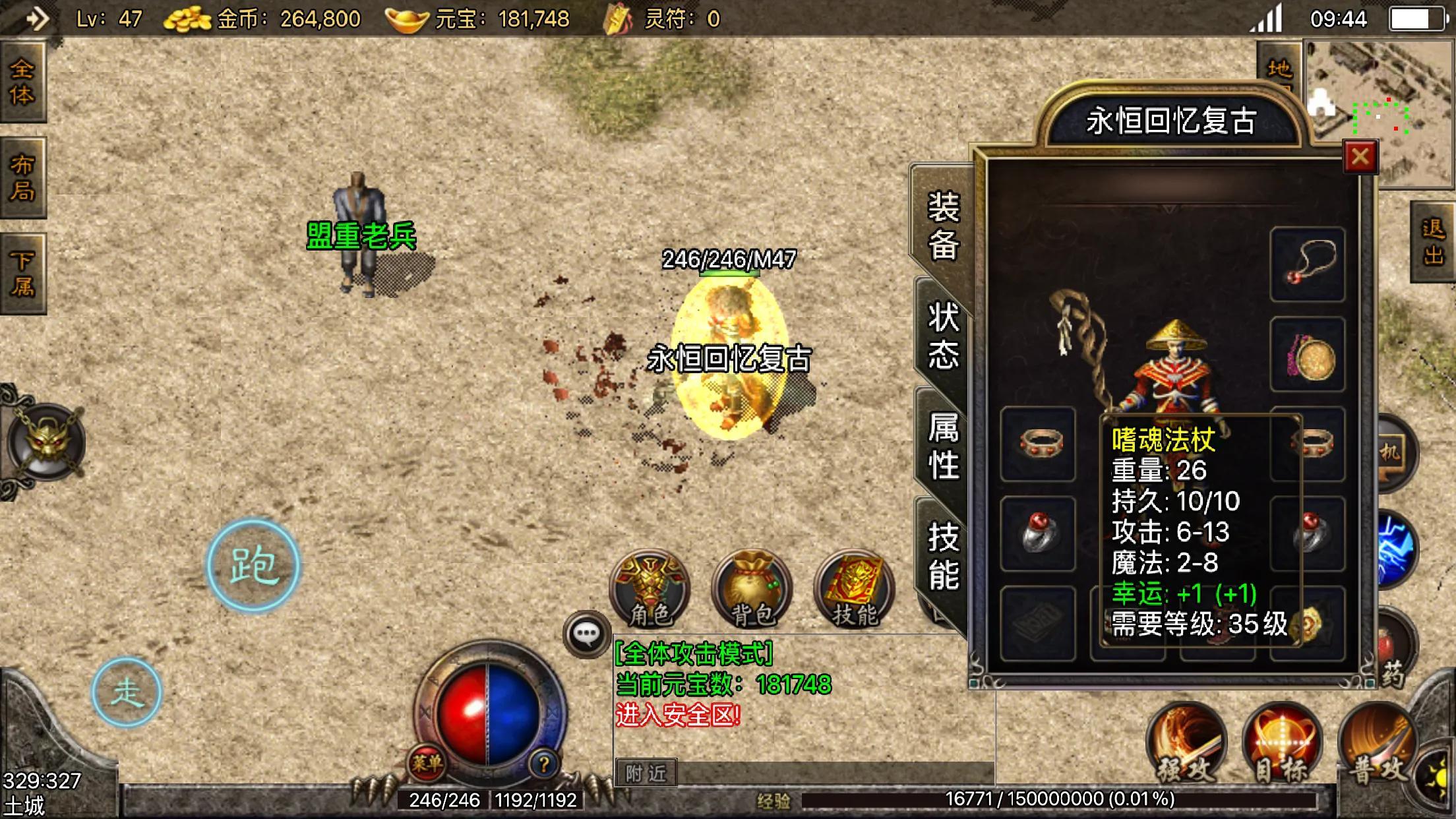Open the 技能 skill book icon
Viewport: 1456px width, 819px height.
855,588
